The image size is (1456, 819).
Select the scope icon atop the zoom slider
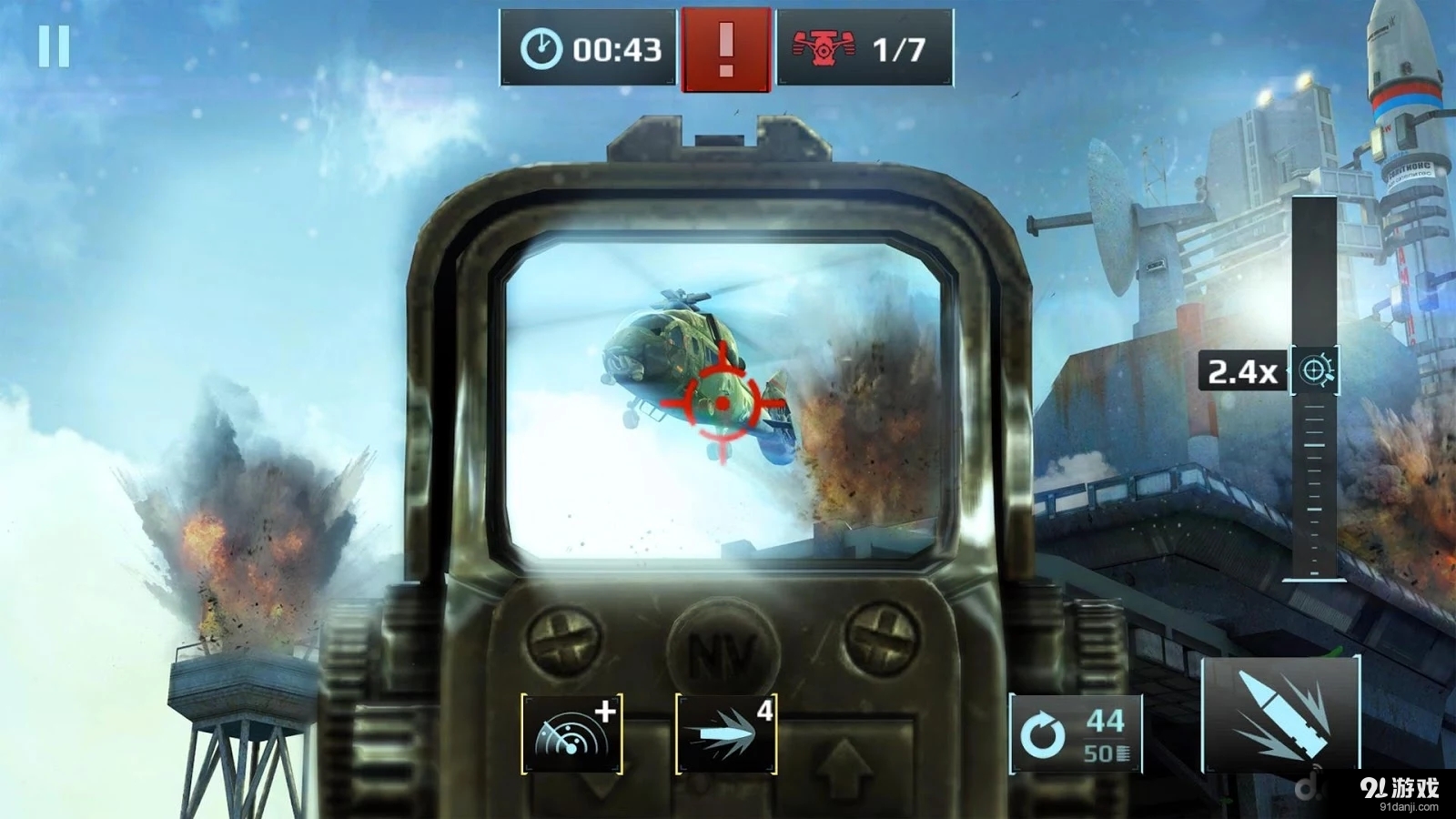(x=1317, y=370)
